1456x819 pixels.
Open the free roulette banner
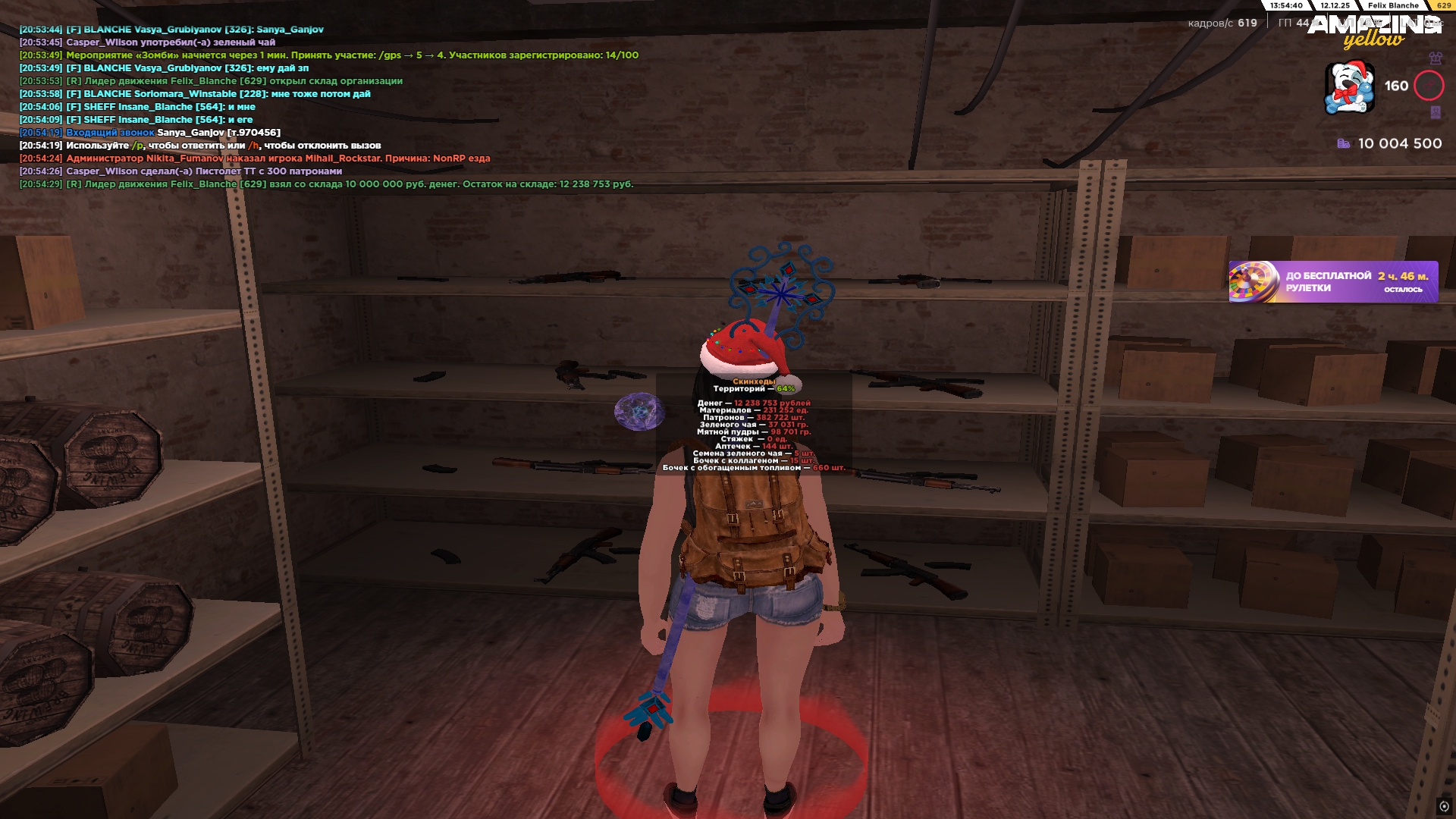coord(1332,282)
